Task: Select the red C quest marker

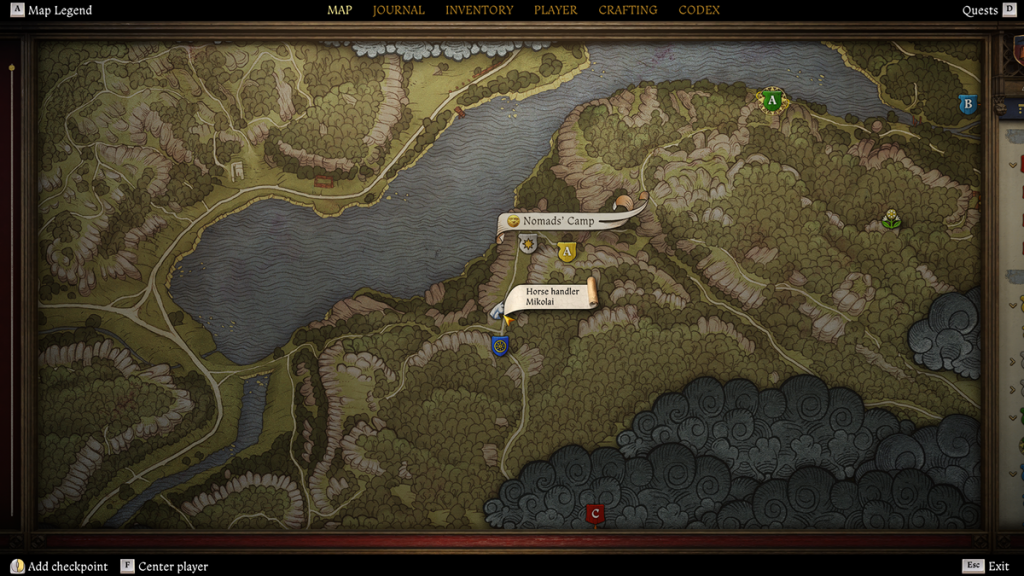Action: (595, 514)
